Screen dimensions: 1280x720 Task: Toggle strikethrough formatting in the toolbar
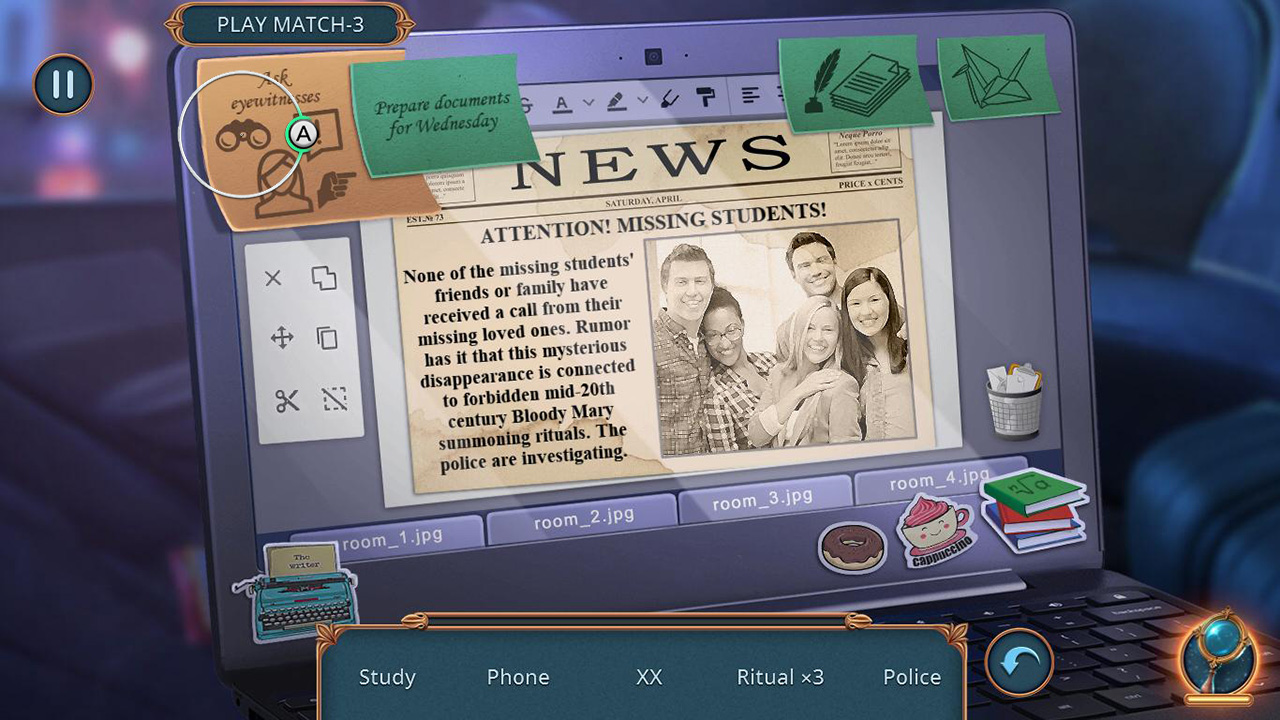click(x=524, y=103)
